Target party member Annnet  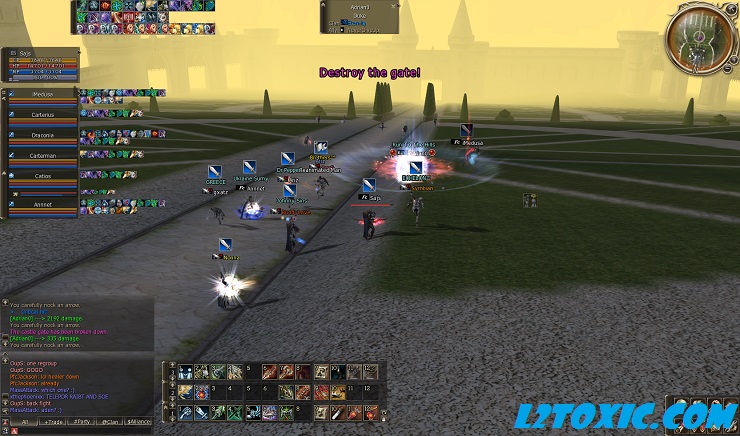[42, 205]
